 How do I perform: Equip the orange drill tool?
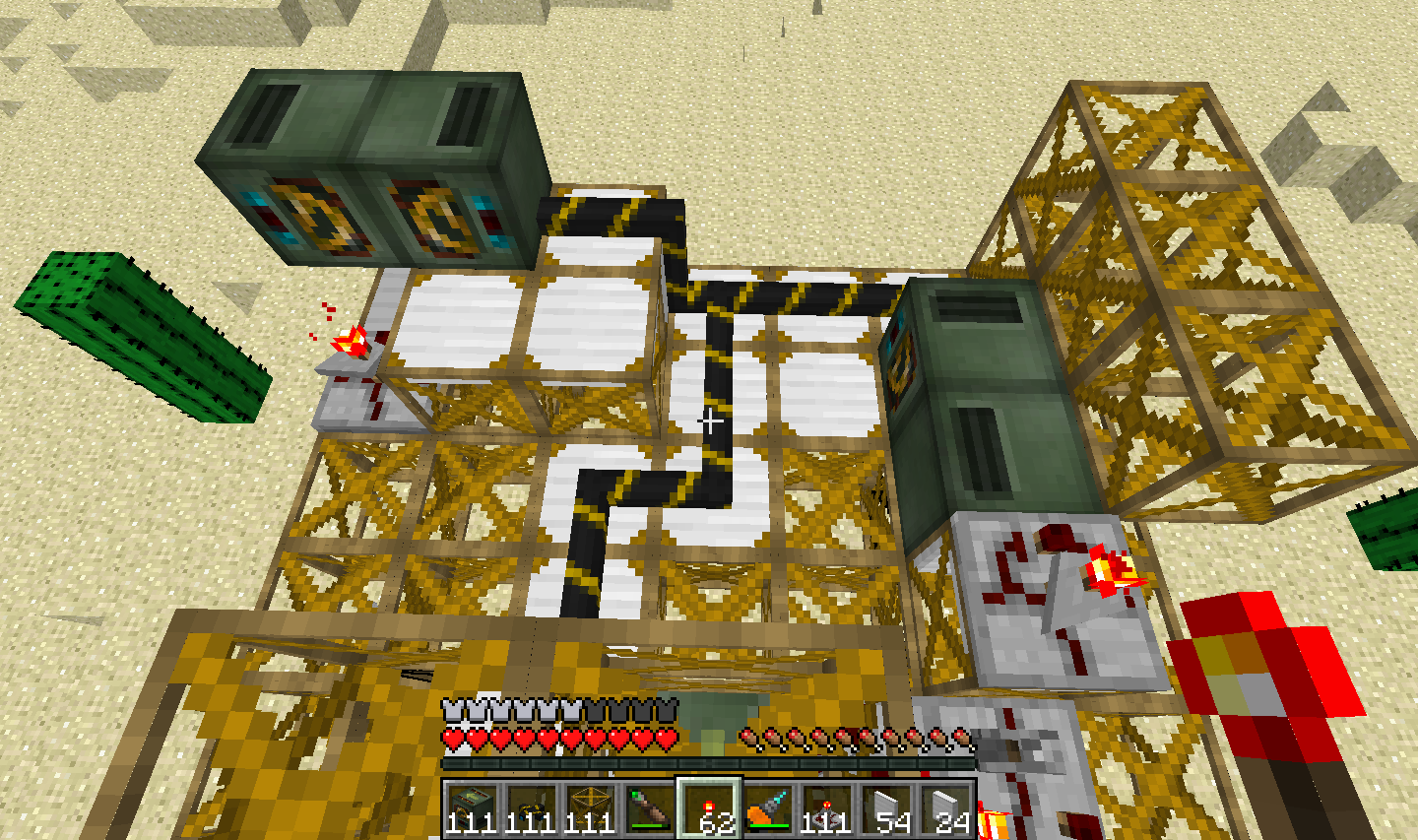click(x=767, y=809)
